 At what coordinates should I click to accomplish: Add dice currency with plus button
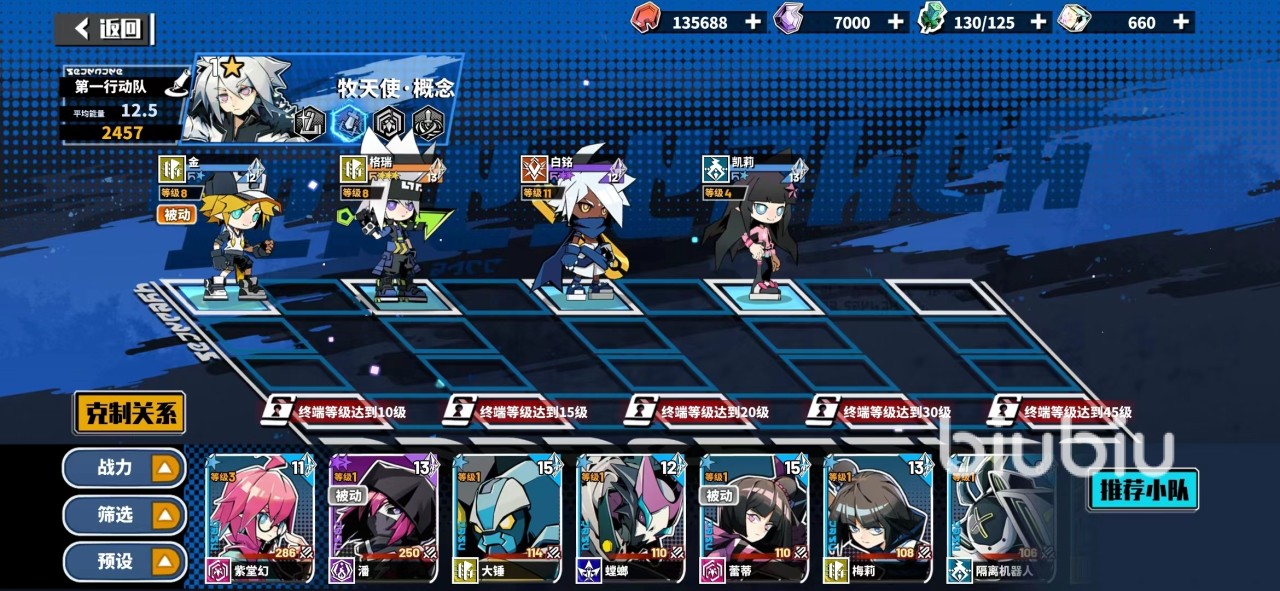coord(1182,22)
